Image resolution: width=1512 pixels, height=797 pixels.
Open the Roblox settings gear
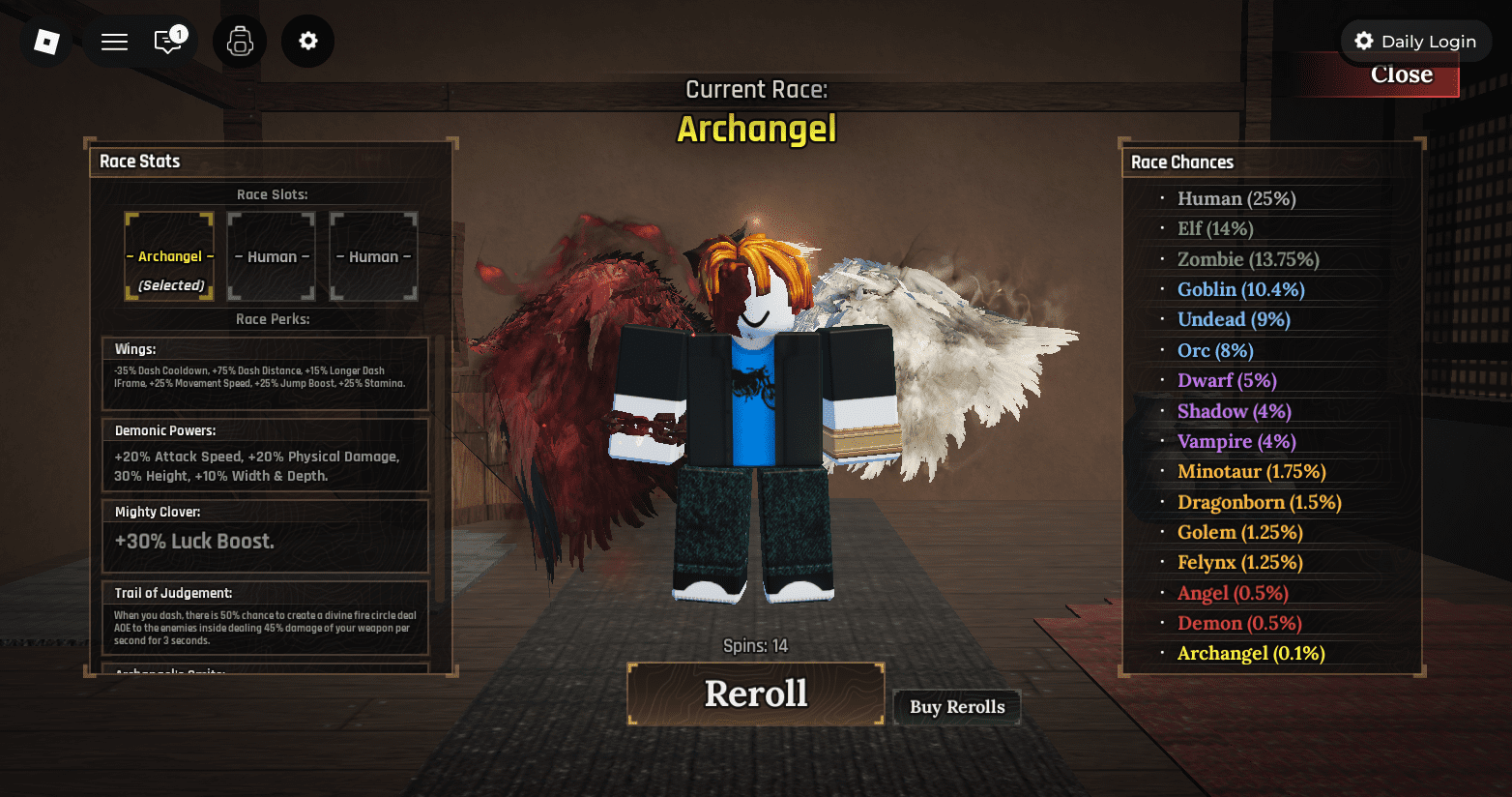307,41
